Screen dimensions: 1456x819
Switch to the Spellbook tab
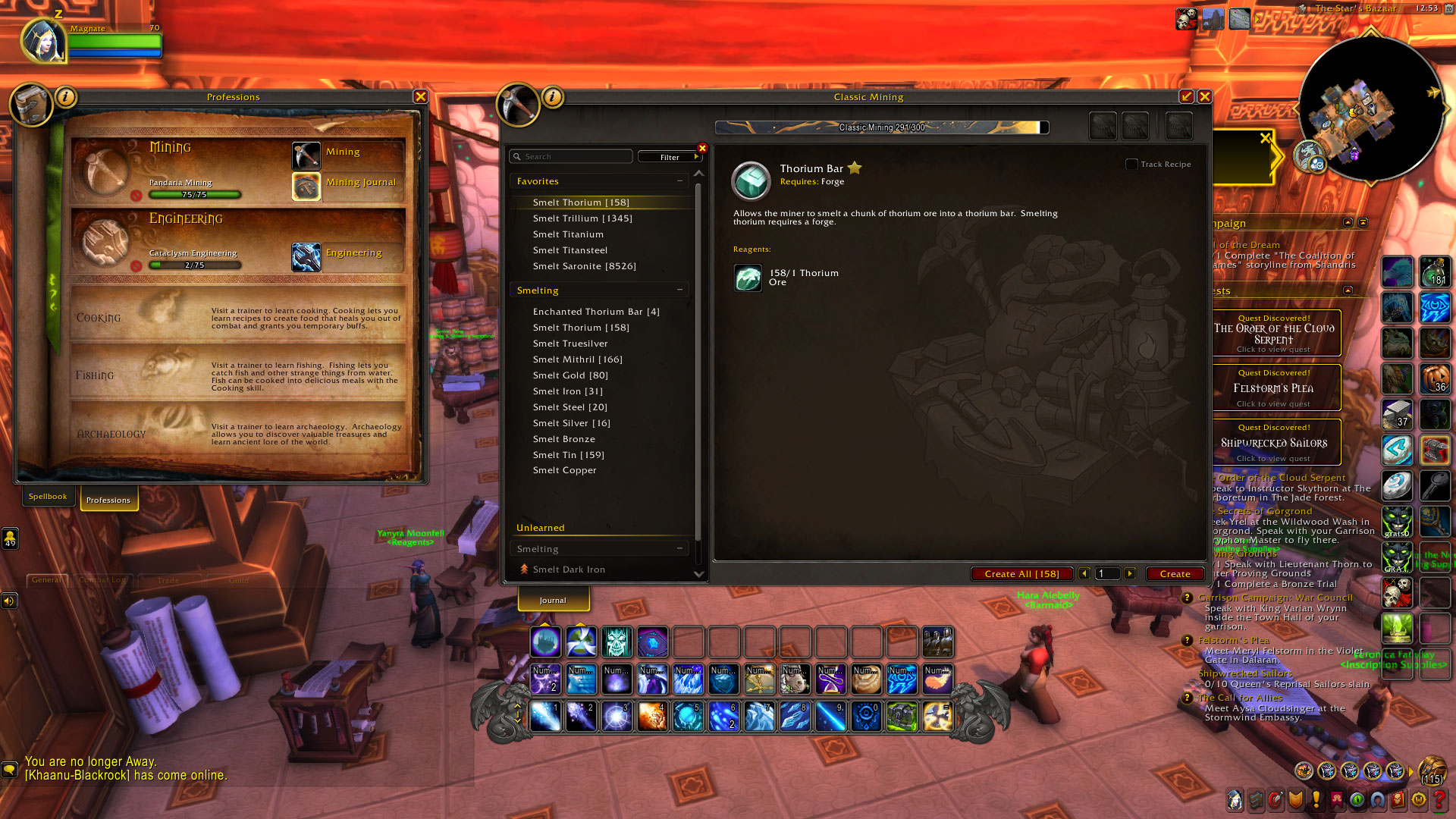[x=48, y=497]
